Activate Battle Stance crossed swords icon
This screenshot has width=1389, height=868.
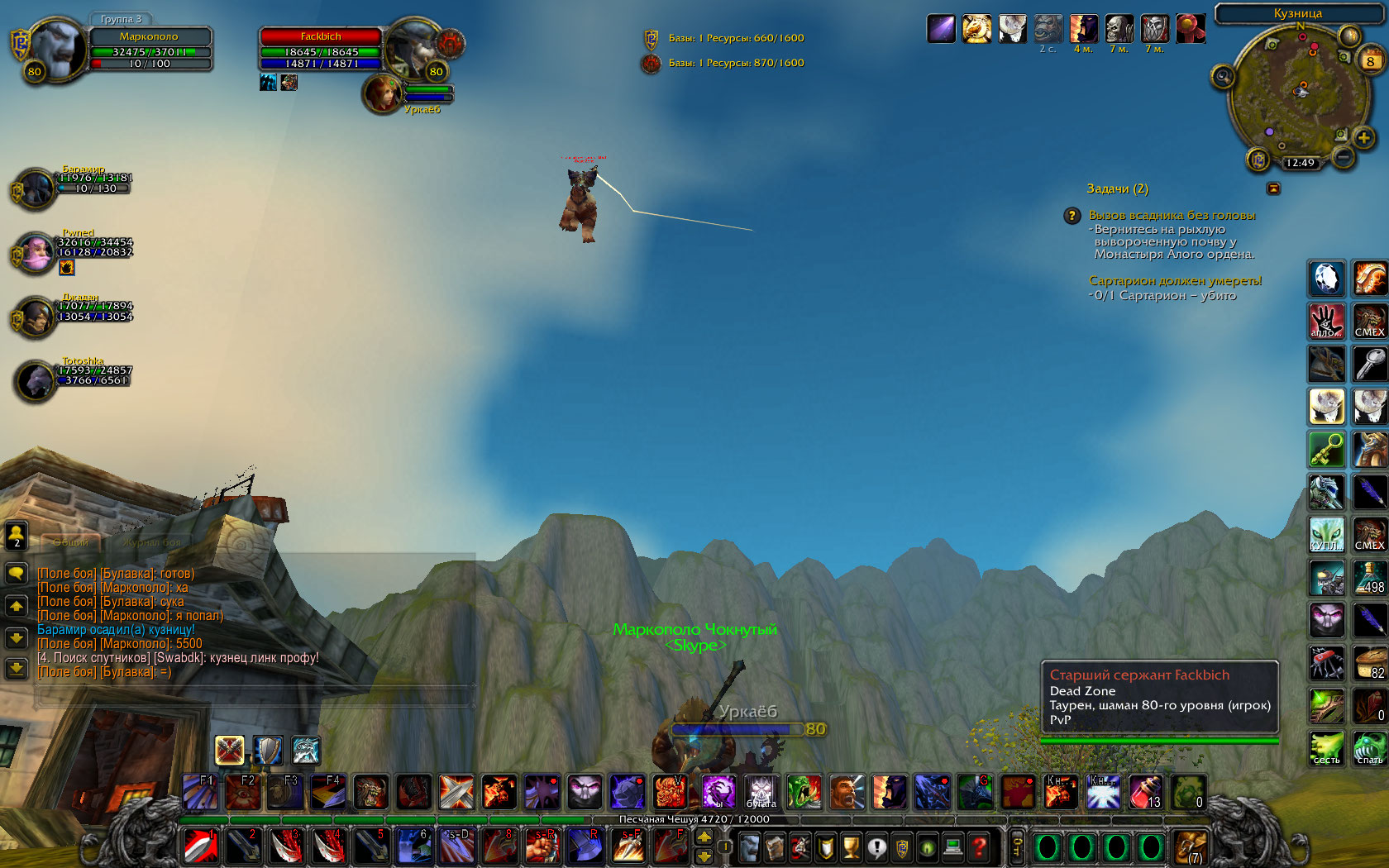tap(229, 750)
